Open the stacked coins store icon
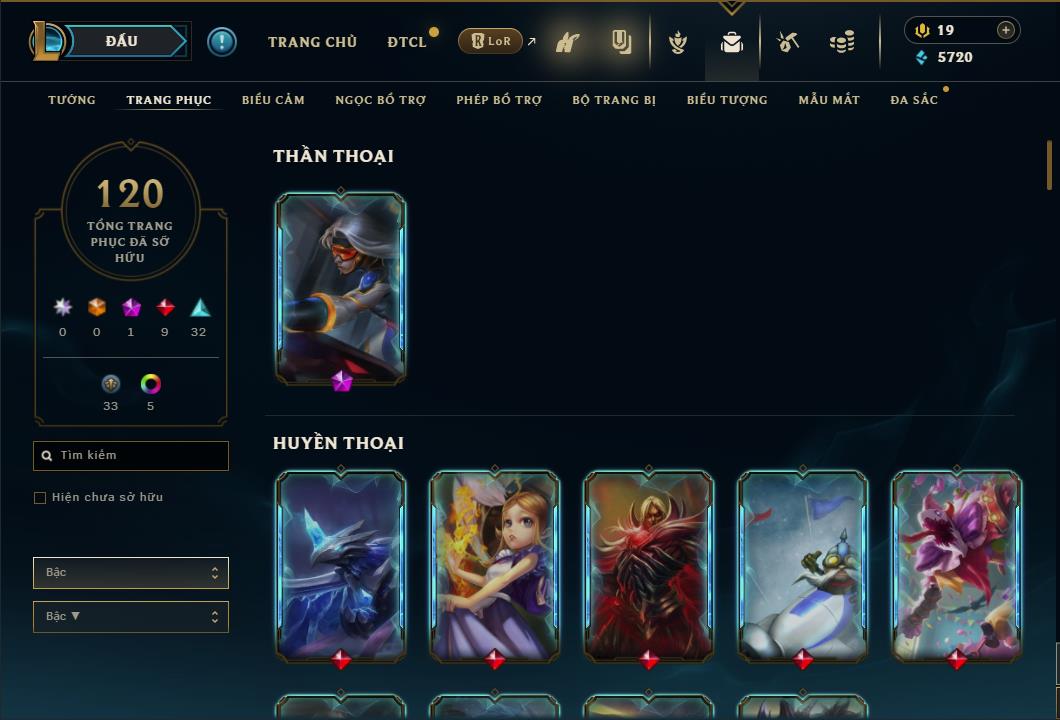 842,42
